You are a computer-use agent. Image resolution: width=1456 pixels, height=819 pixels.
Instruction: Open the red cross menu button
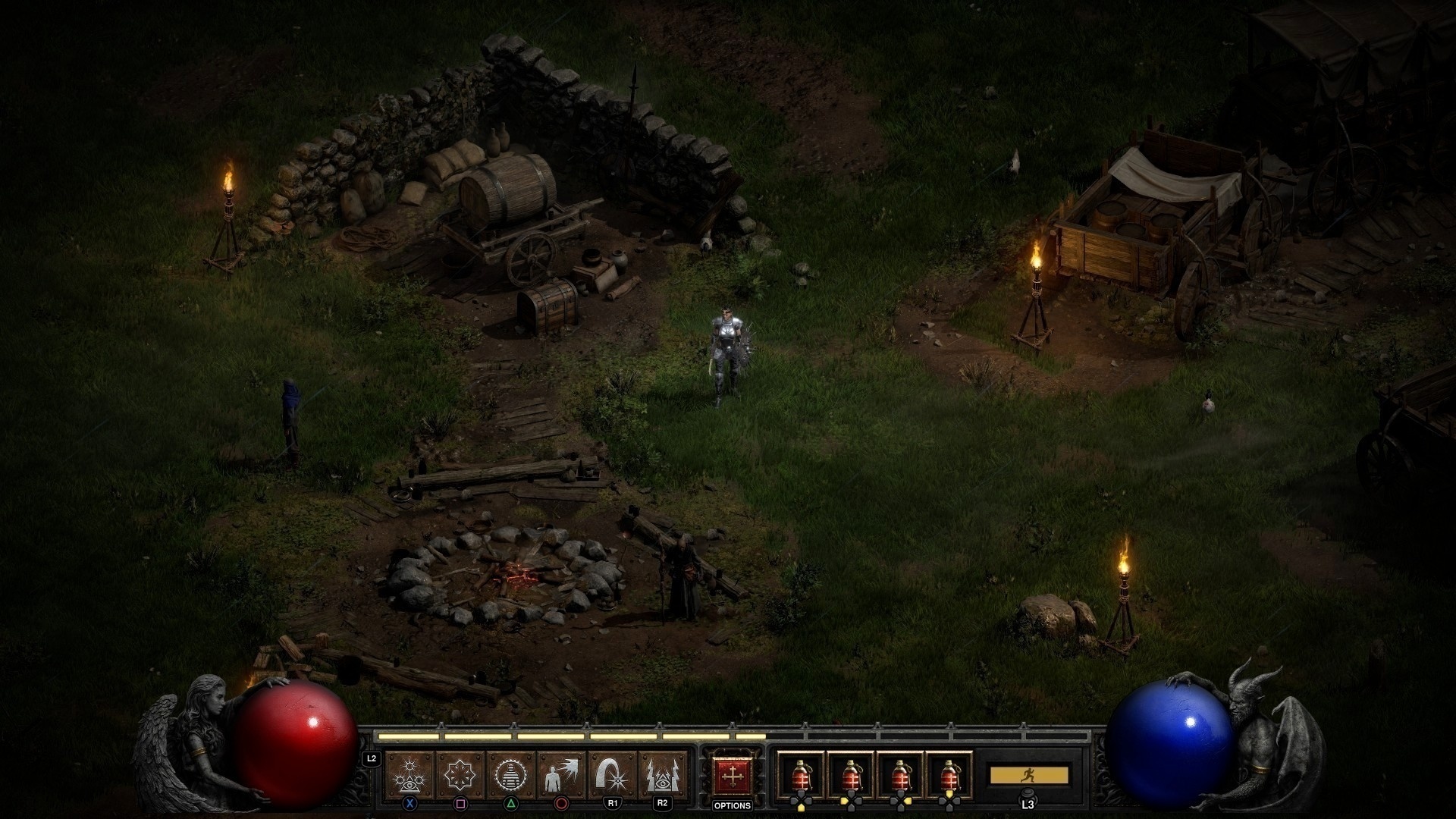point(732,777)
